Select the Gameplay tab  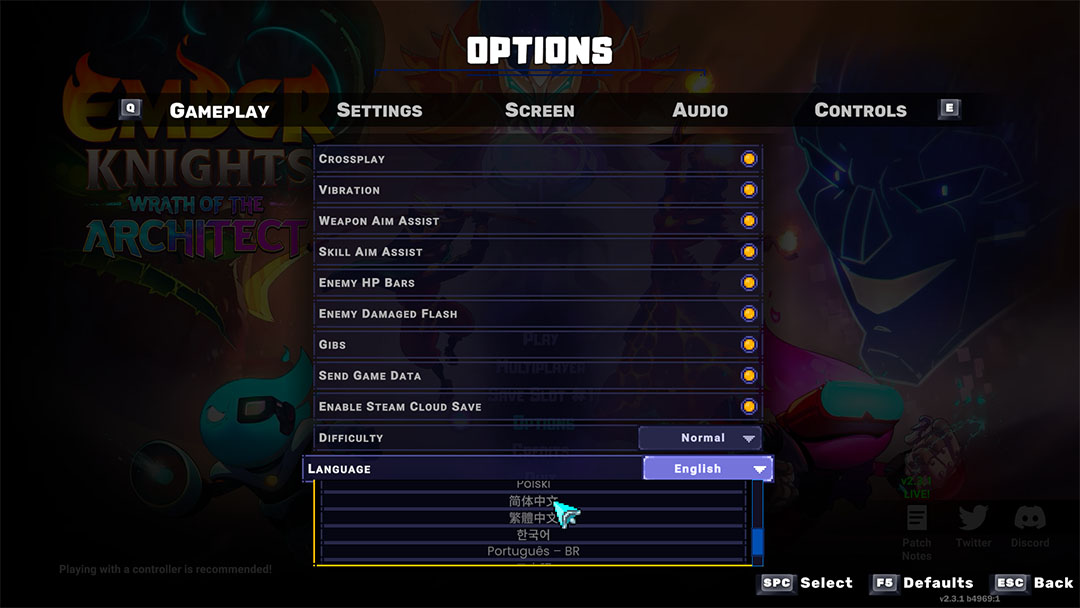(219, 110)
